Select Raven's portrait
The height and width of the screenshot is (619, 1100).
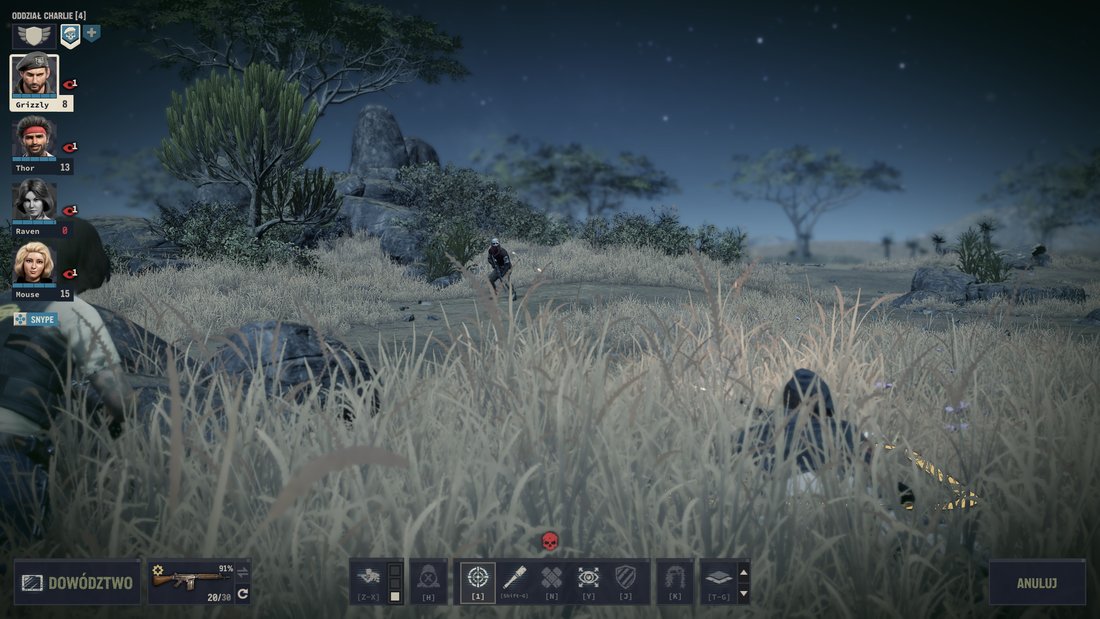click(x=35, y=200)
